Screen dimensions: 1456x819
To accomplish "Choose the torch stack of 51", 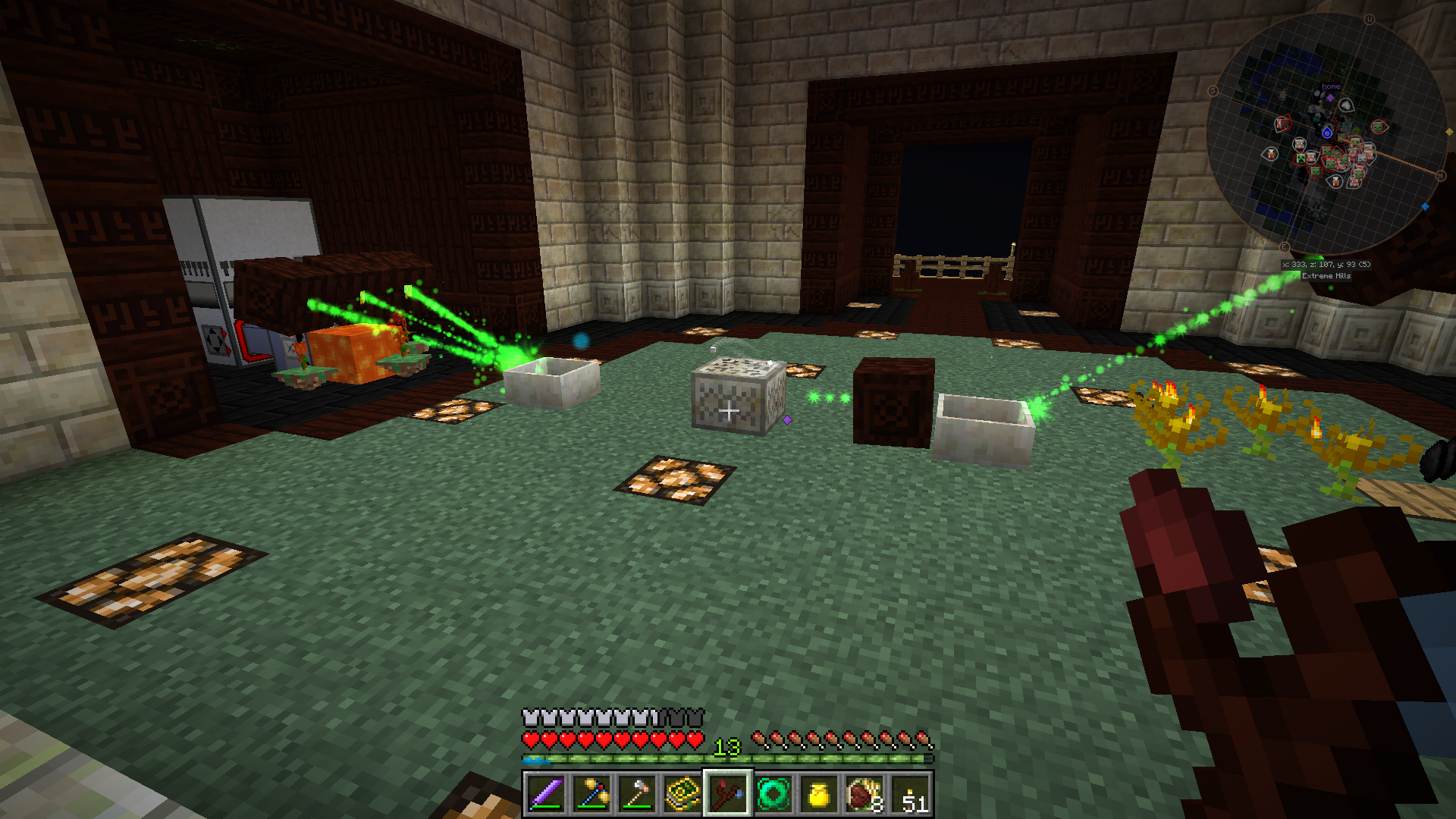I will (911, 794).
